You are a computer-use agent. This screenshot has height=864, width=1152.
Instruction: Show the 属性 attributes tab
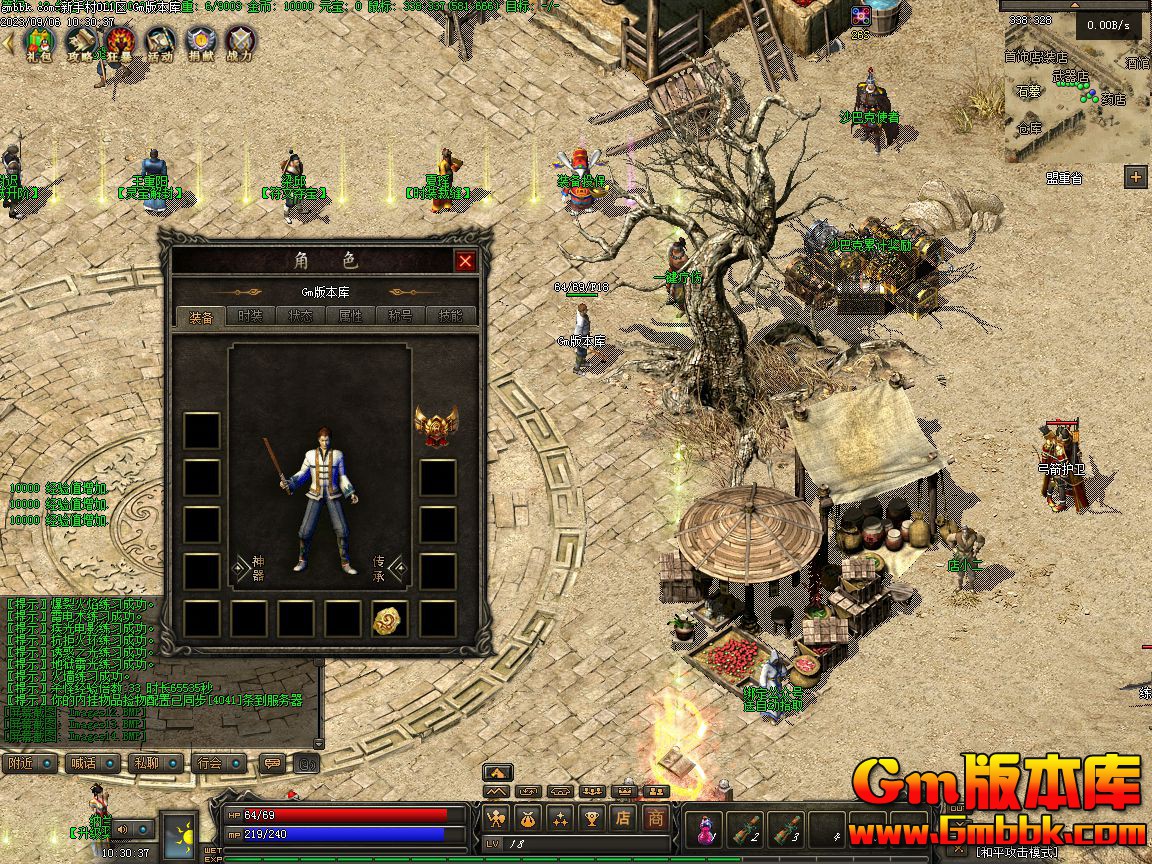click(350, 316)
